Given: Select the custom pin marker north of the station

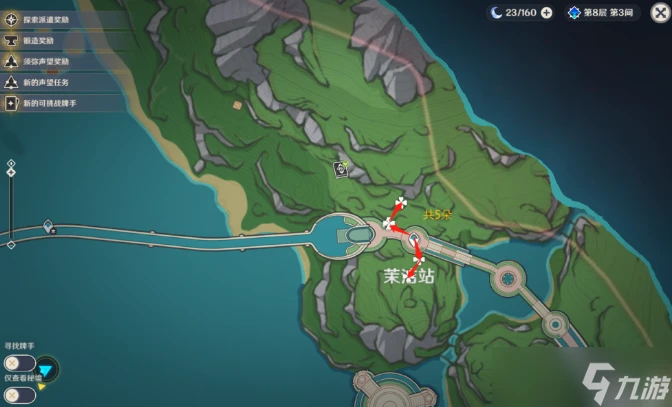Looking at the screenshot, I should 341,169.
